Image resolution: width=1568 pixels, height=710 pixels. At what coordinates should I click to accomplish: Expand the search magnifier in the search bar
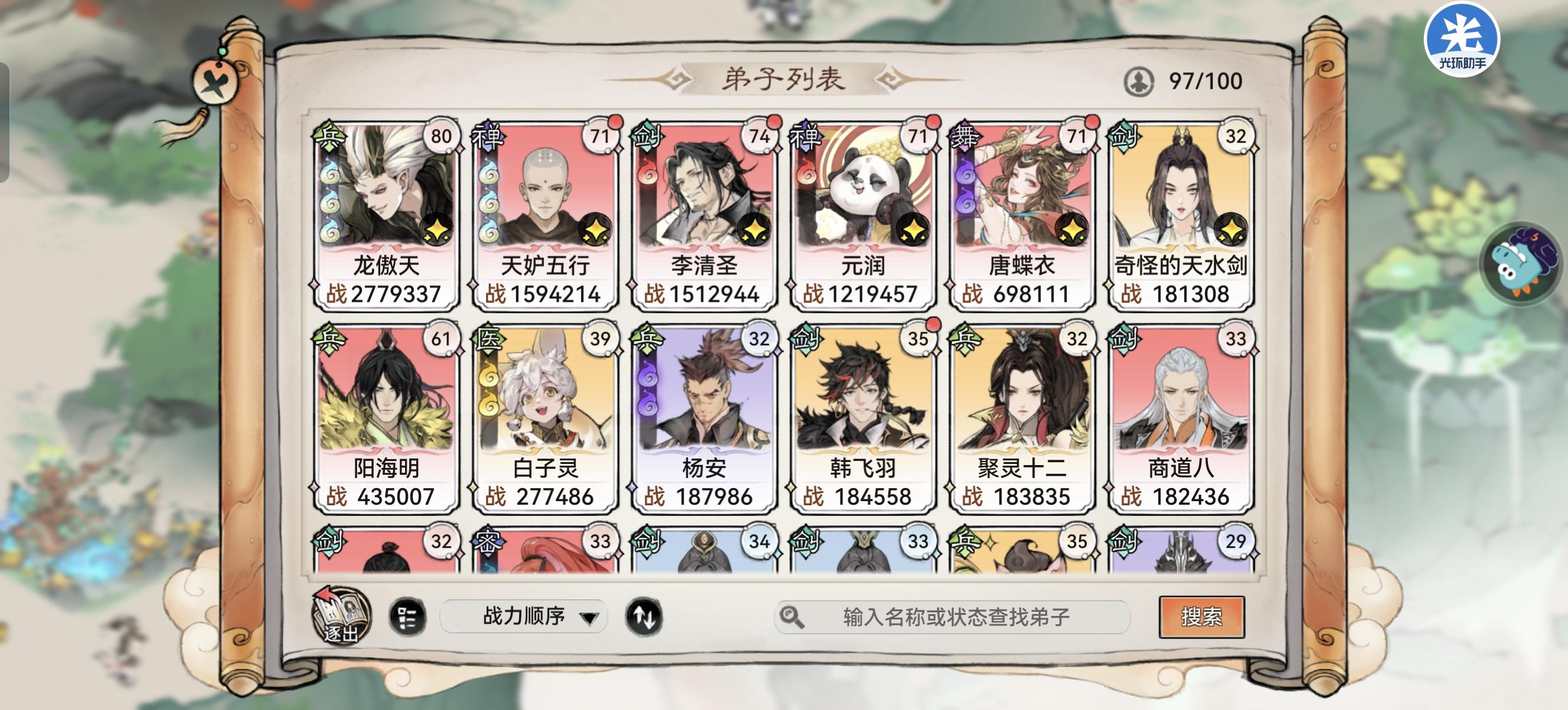789,618
